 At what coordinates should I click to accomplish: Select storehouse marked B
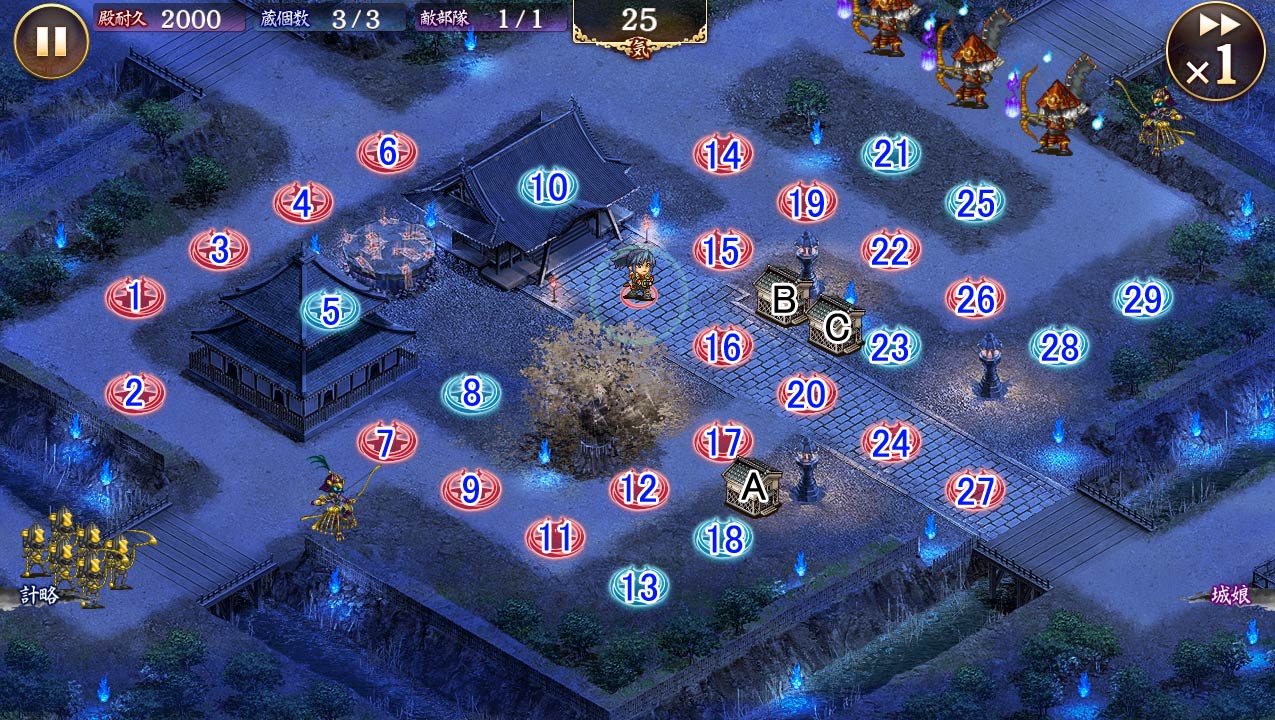(x=784, y=297)
